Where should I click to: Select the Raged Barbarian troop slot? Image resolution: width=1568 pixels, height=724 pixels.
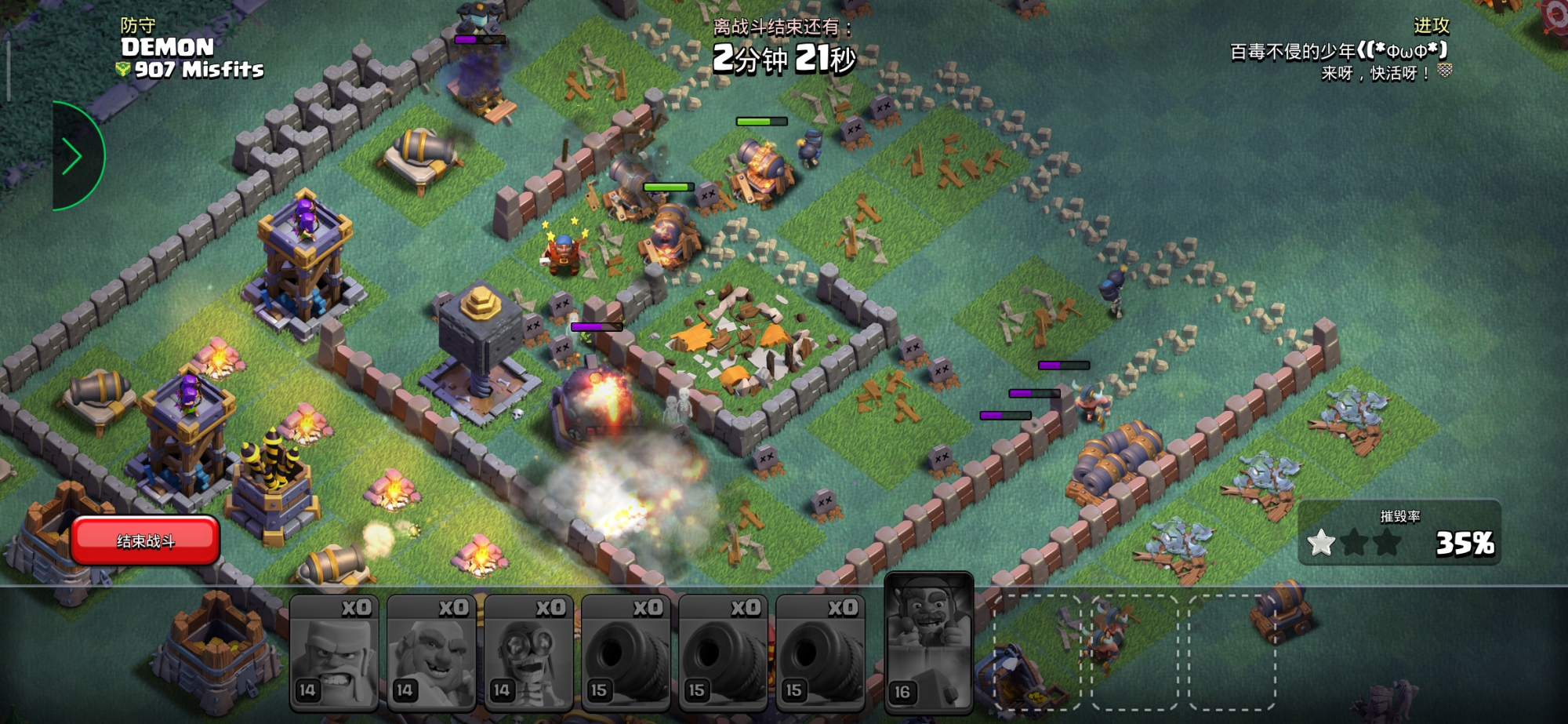[335, 653]
